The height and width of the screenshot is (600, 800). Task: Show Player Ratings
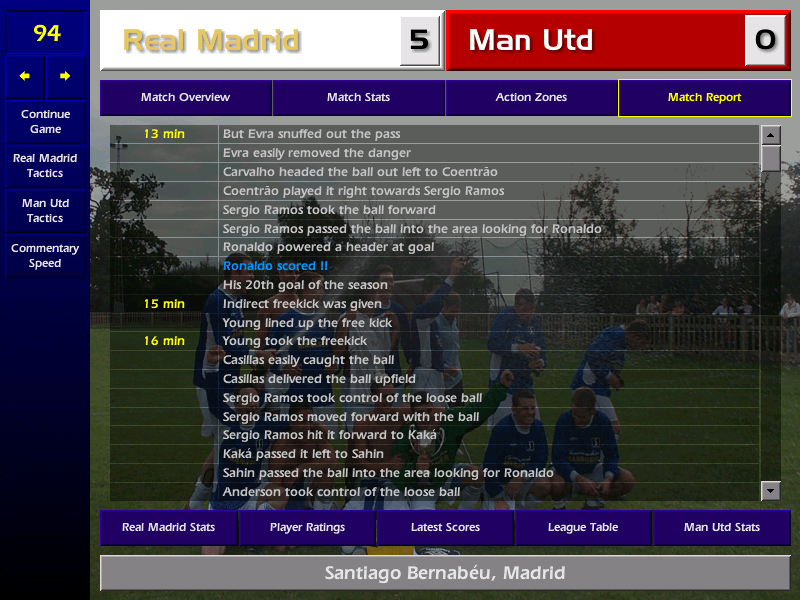pos(307,527)
